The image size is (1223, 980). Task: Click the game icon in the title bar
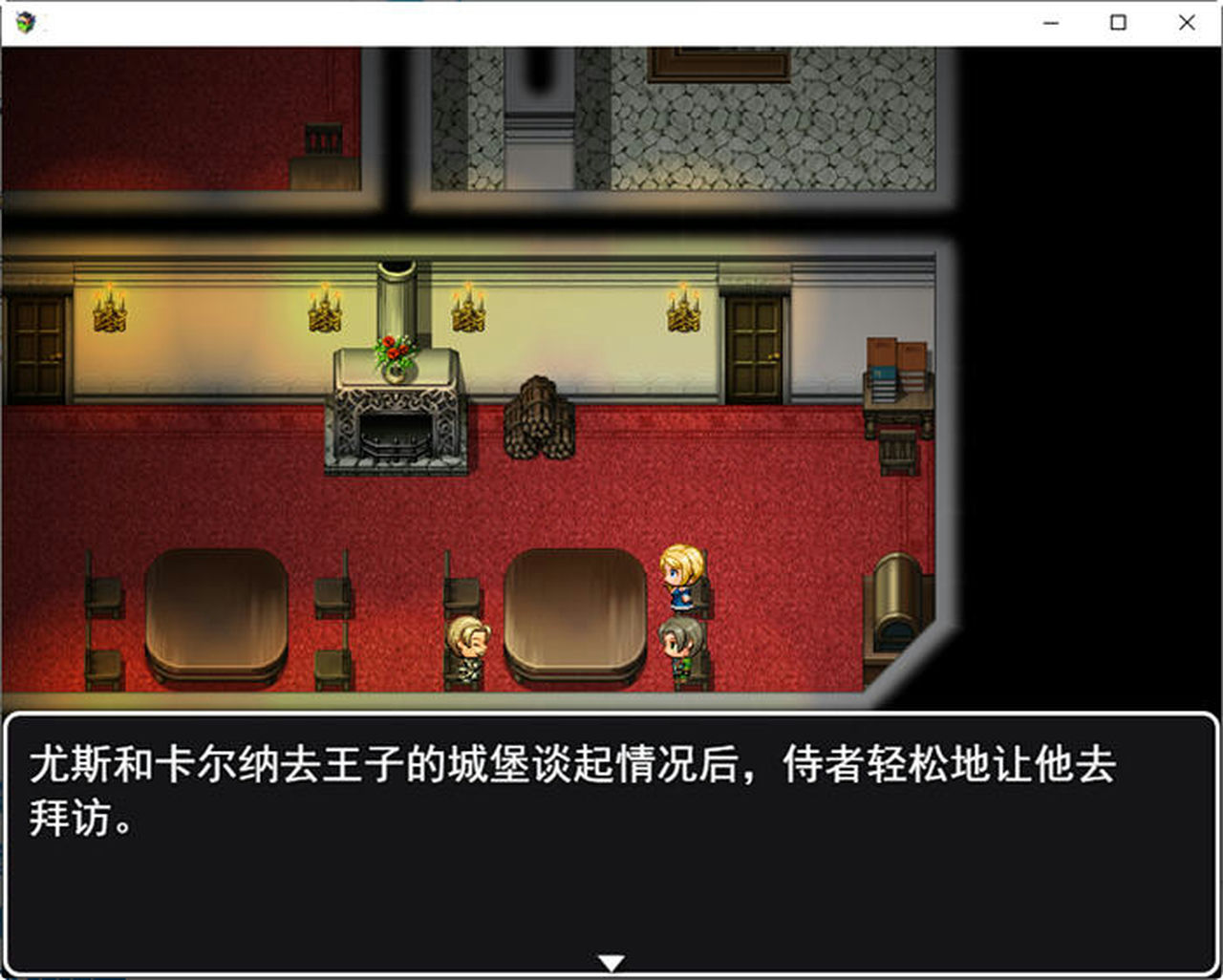tap(26, 22)
